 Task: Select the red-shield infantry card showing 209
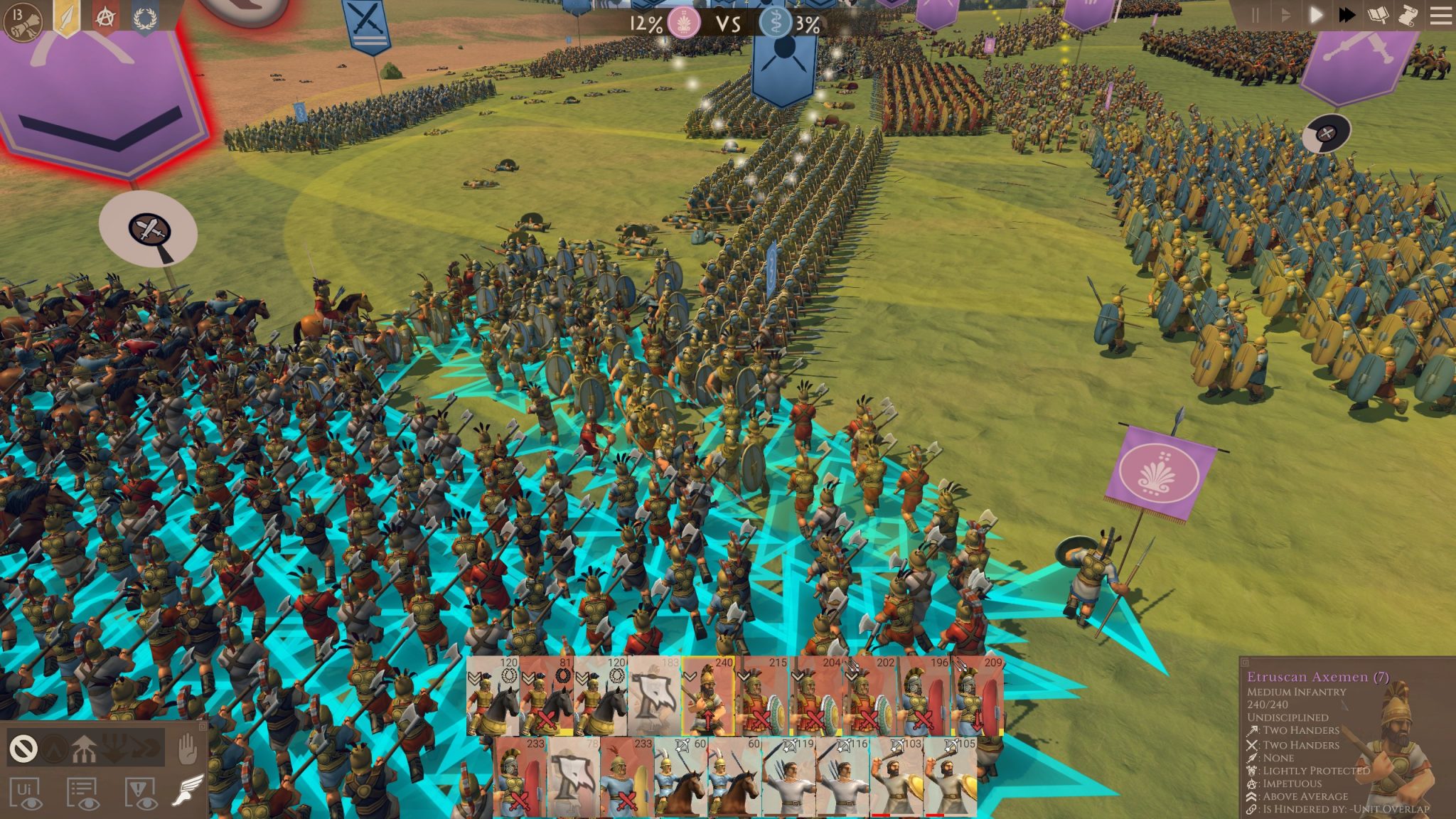coord(978,696)
